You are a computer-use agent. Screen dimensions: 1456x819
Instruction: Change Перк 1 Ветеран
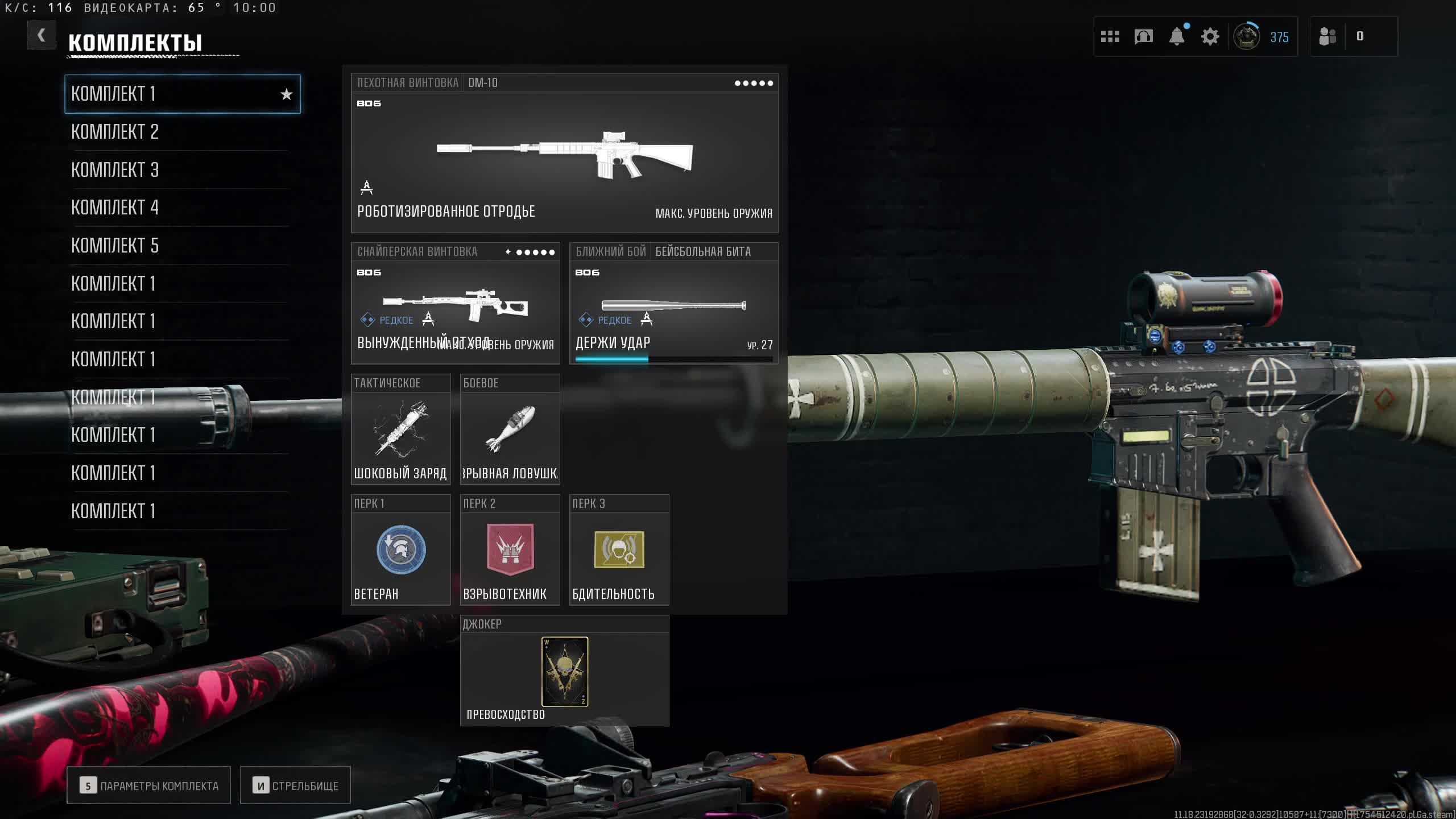(x=400, y=550)
